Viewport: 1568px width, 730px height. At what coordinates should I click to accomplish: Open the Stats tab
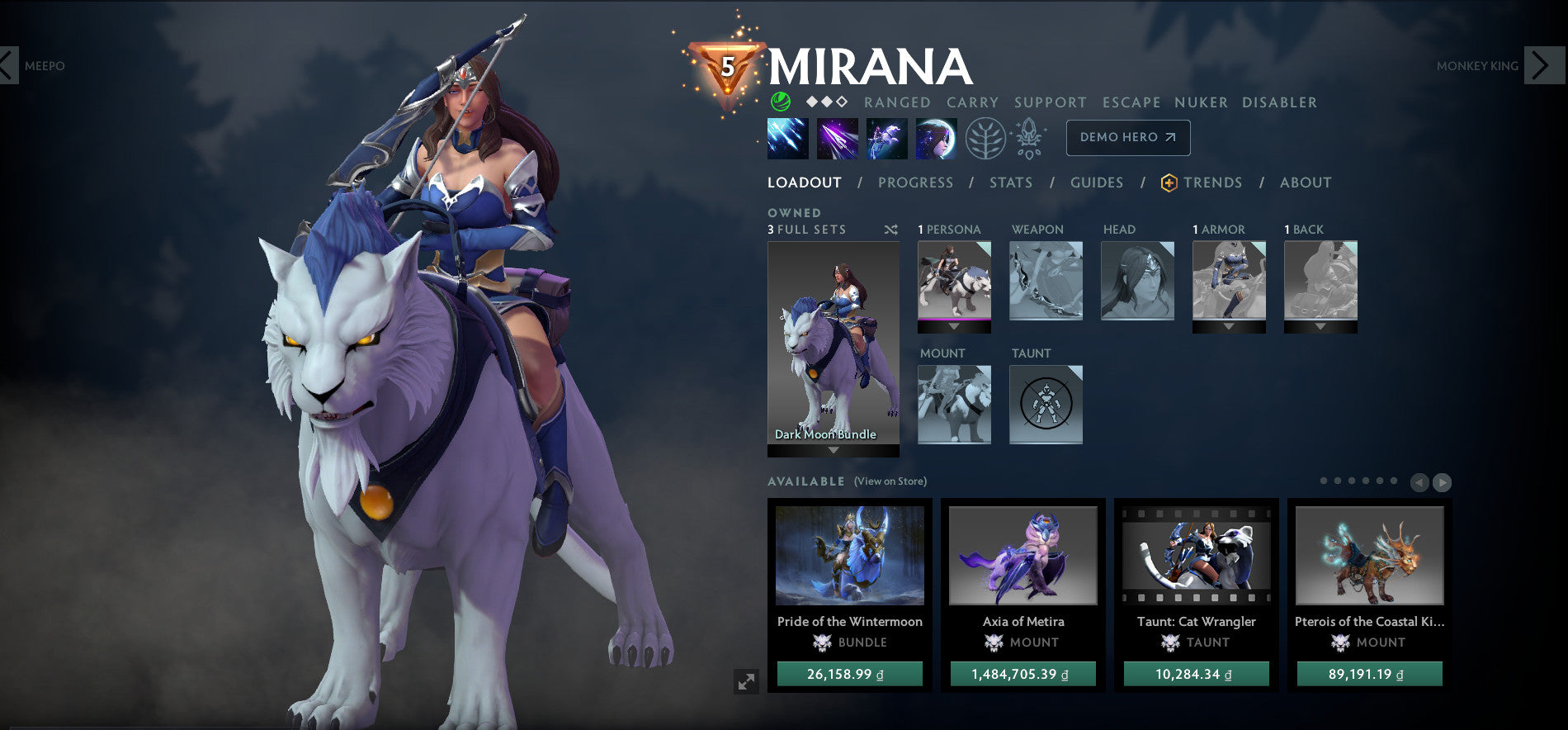[x=1011, y=182]
